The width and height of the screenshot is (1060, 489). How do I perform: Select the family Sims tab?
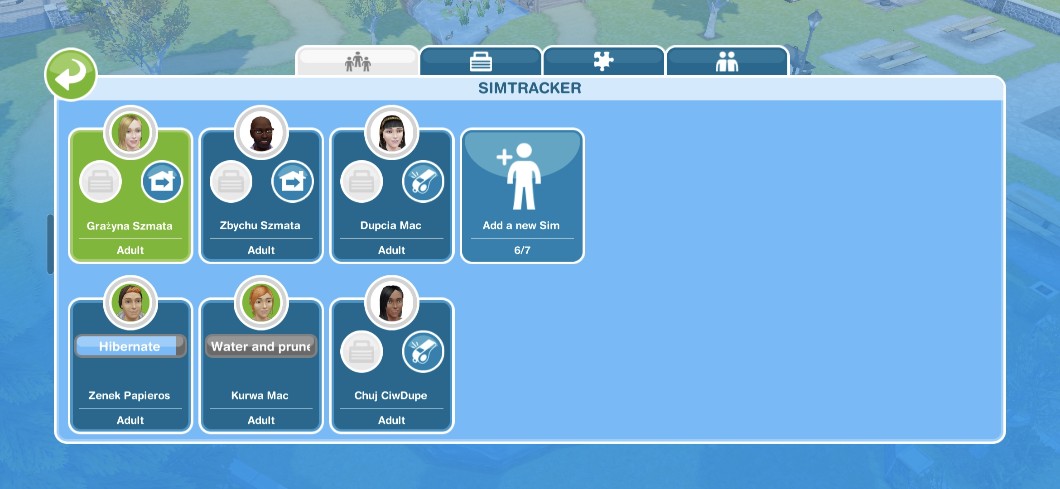click(x=357, y=61)
